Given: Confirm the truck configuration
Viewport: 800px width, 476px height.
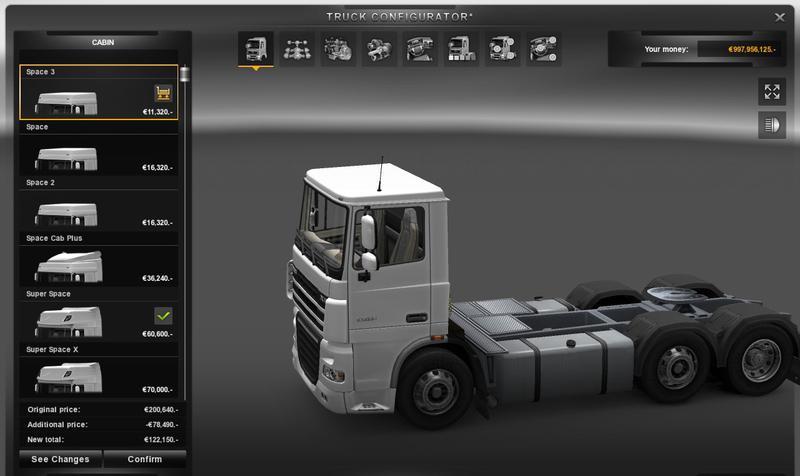Looking at the screenshot, I should pos(144,460).
